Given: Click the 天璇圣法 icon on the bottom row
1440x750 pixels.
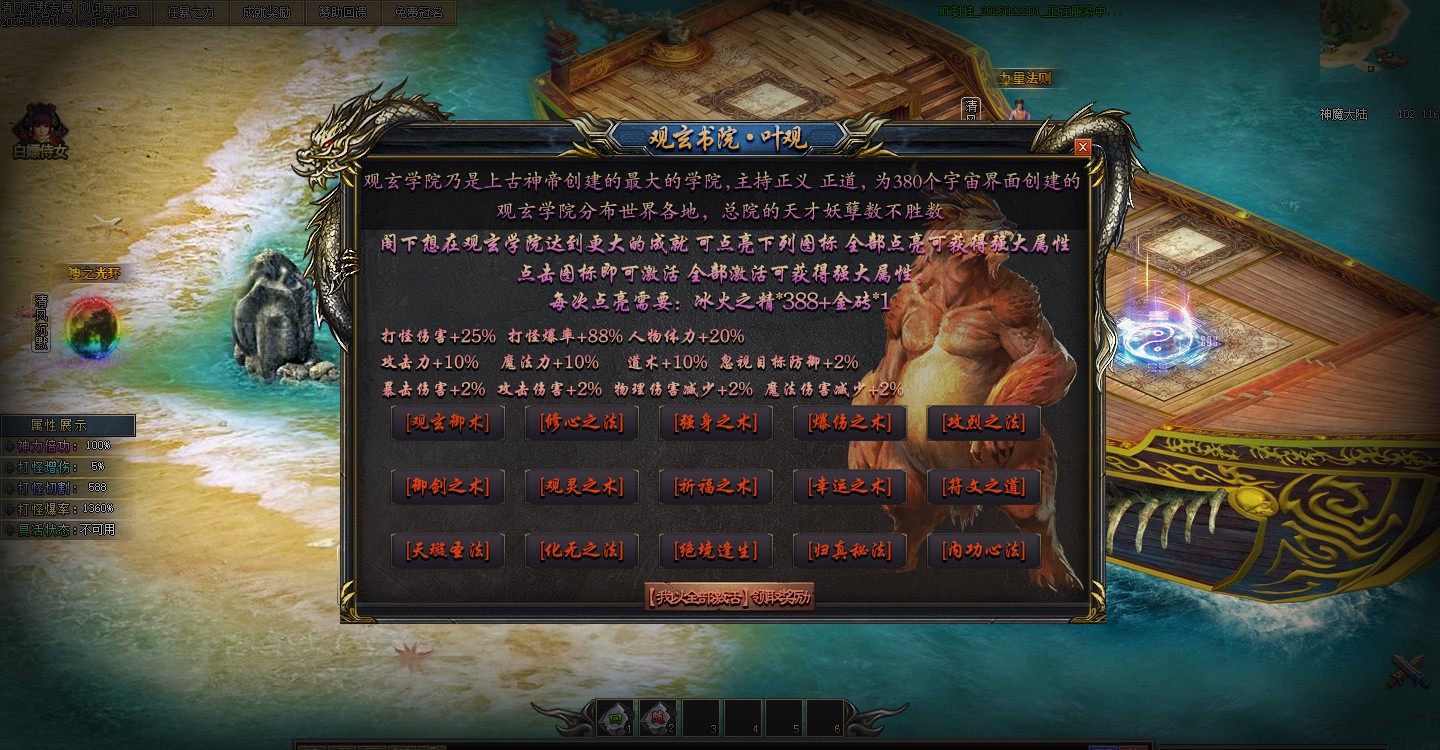Looking at the screenshot, I should tap(447, 550).
